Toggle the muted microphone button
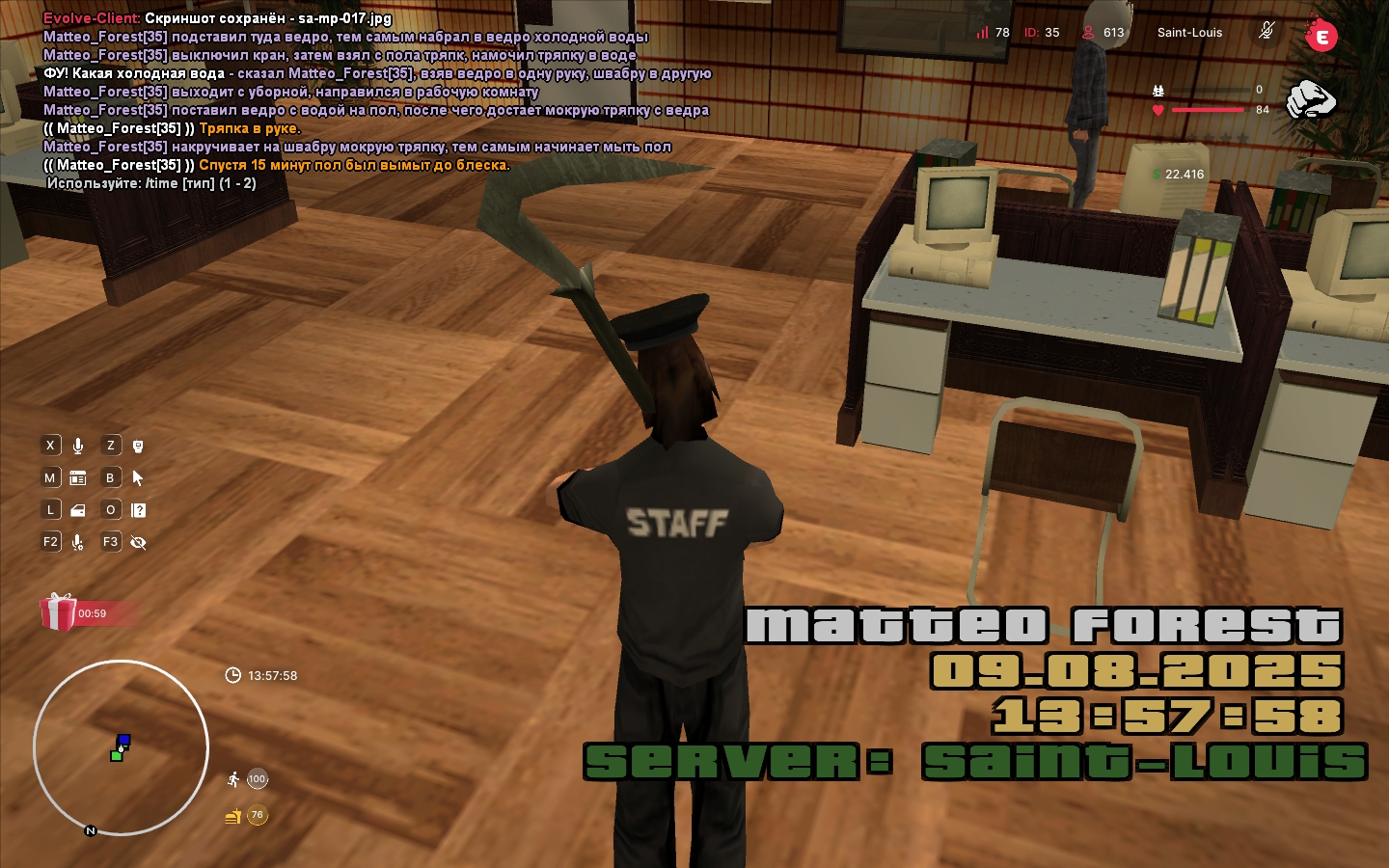 (x=1266, y=32)
